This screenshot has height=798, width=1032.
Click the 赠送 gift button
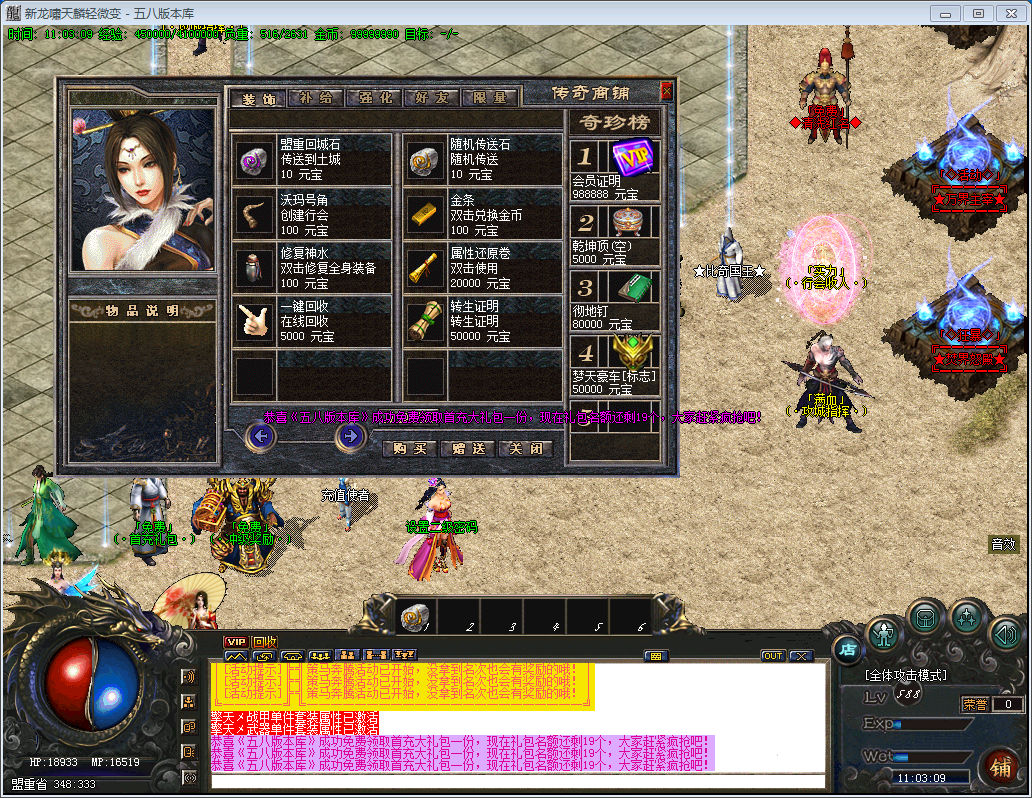click(467, 449)
